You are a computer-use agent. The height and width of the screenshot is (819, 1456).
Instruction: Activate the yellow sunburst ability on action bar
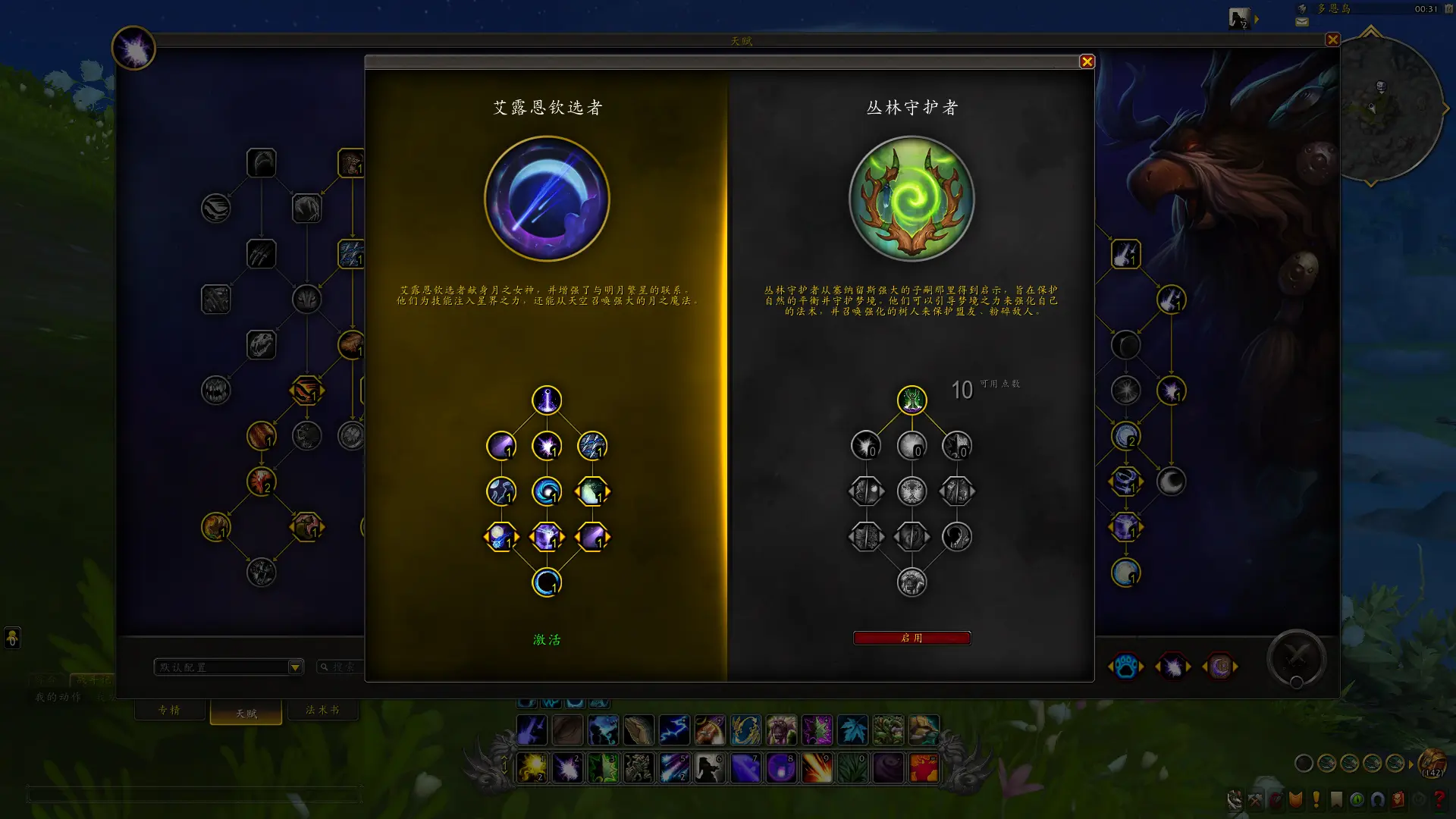(532, 768)
